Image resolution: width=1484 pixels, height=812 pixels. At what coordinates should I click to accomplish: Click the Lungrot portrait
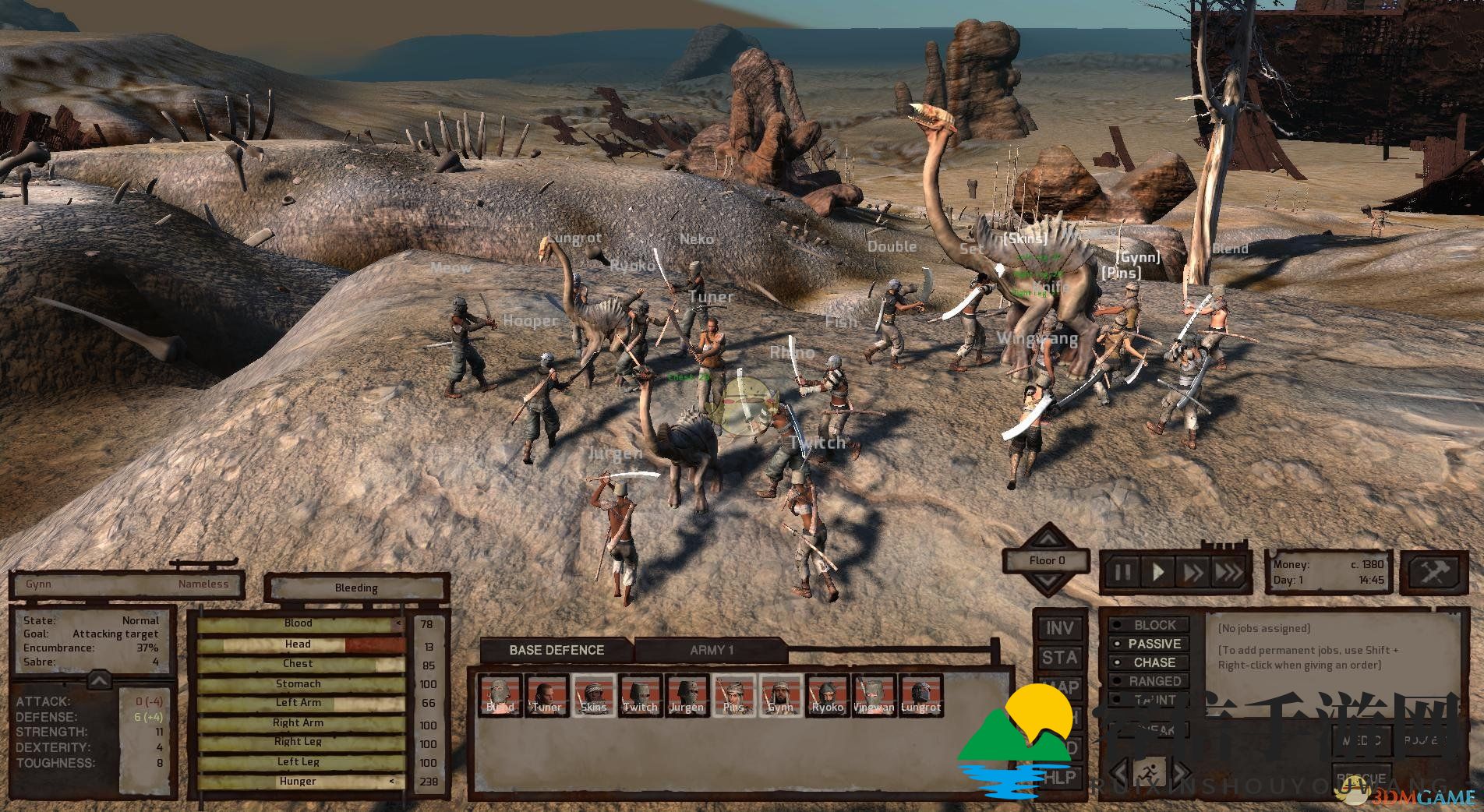920,695
